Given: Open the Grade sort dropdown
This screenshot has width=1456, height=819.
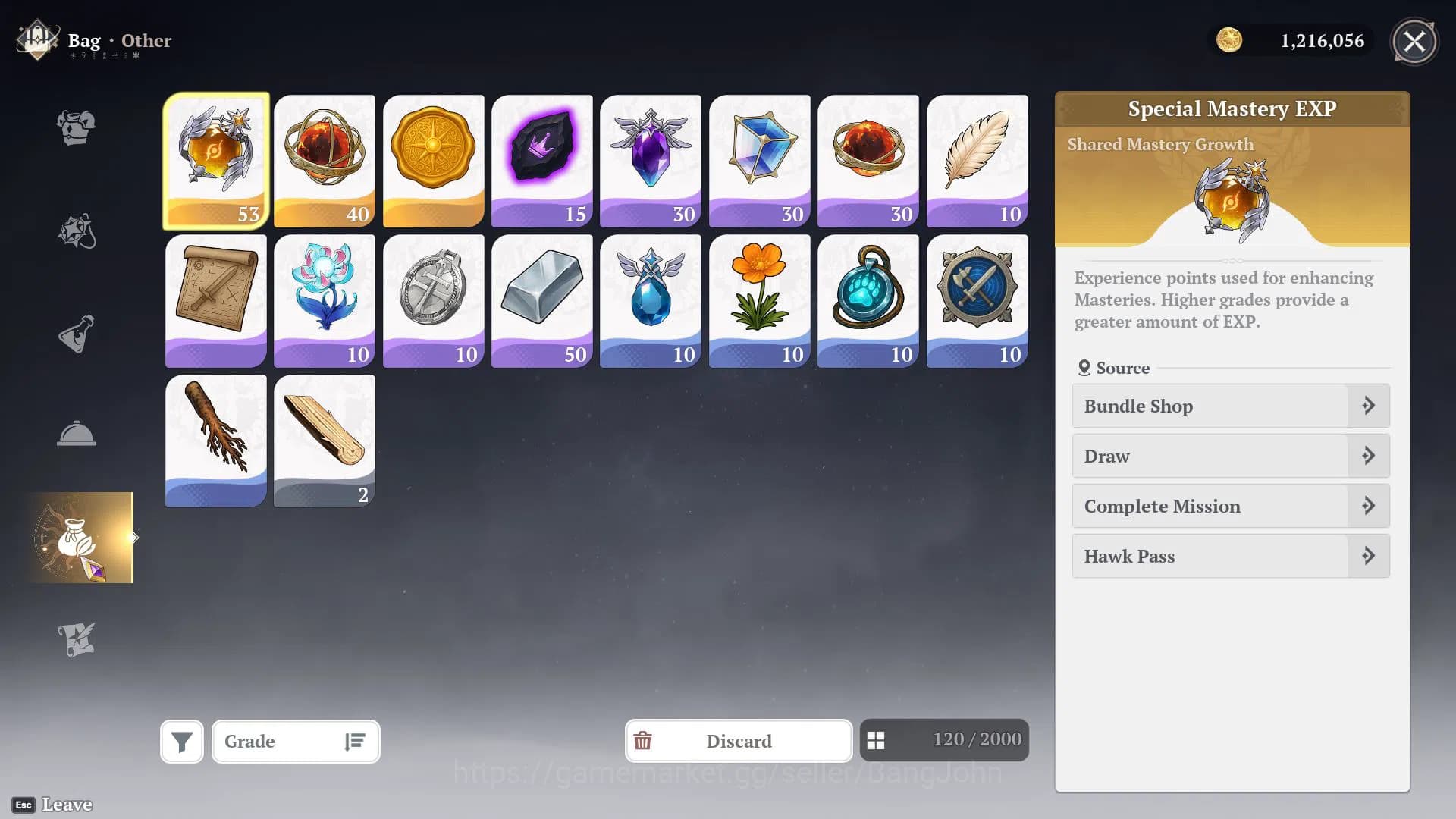Looking at the screenshot, I should 296,741.
